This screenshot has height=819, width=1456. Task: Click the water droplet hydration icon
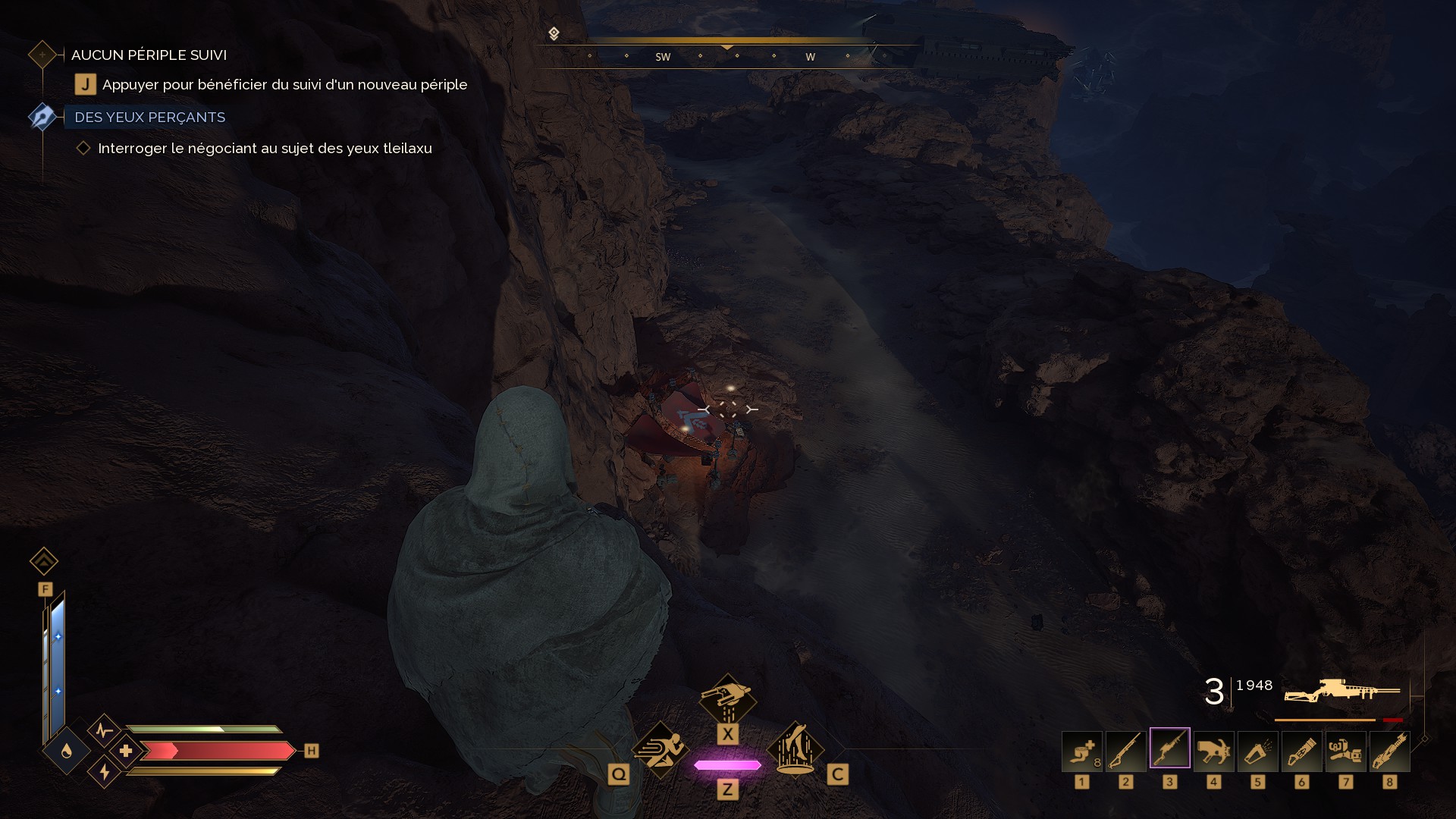point(67,751)
